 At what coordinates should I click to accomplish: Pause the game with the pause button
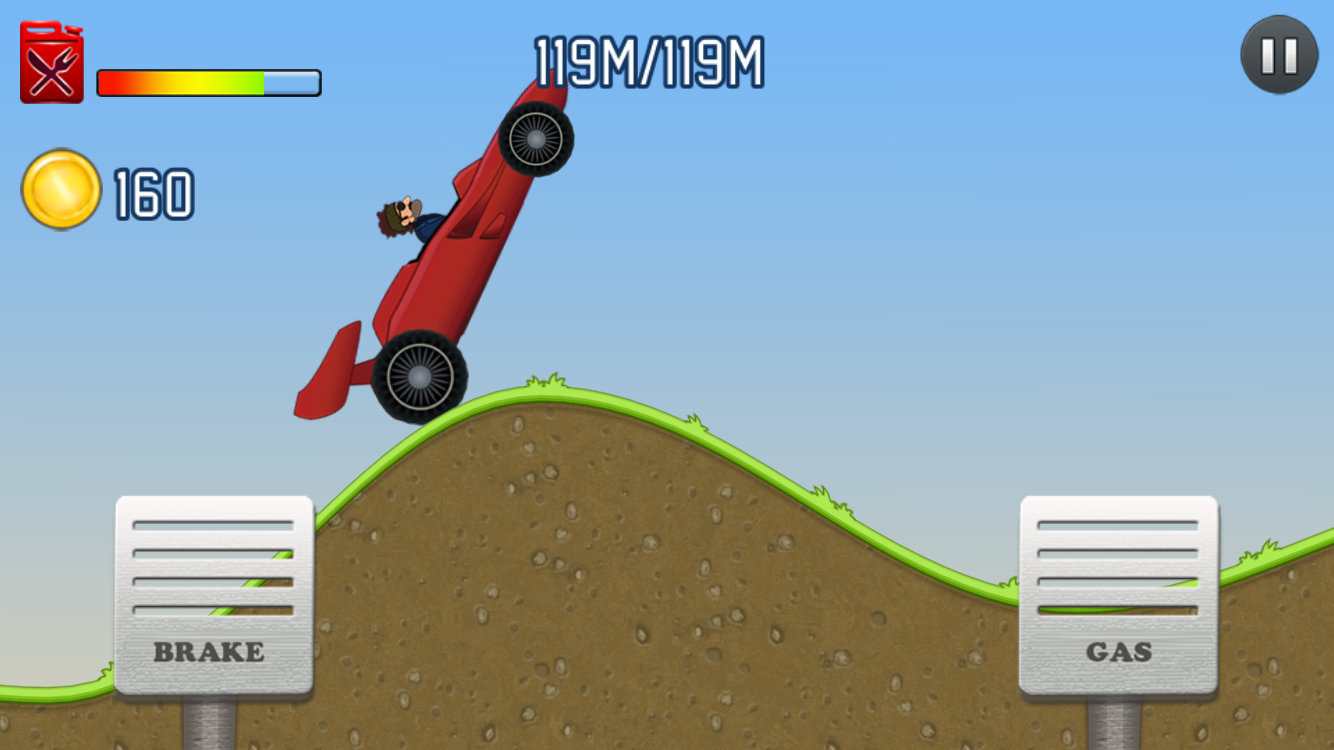pyautogui.click(x=1279, y=55)
